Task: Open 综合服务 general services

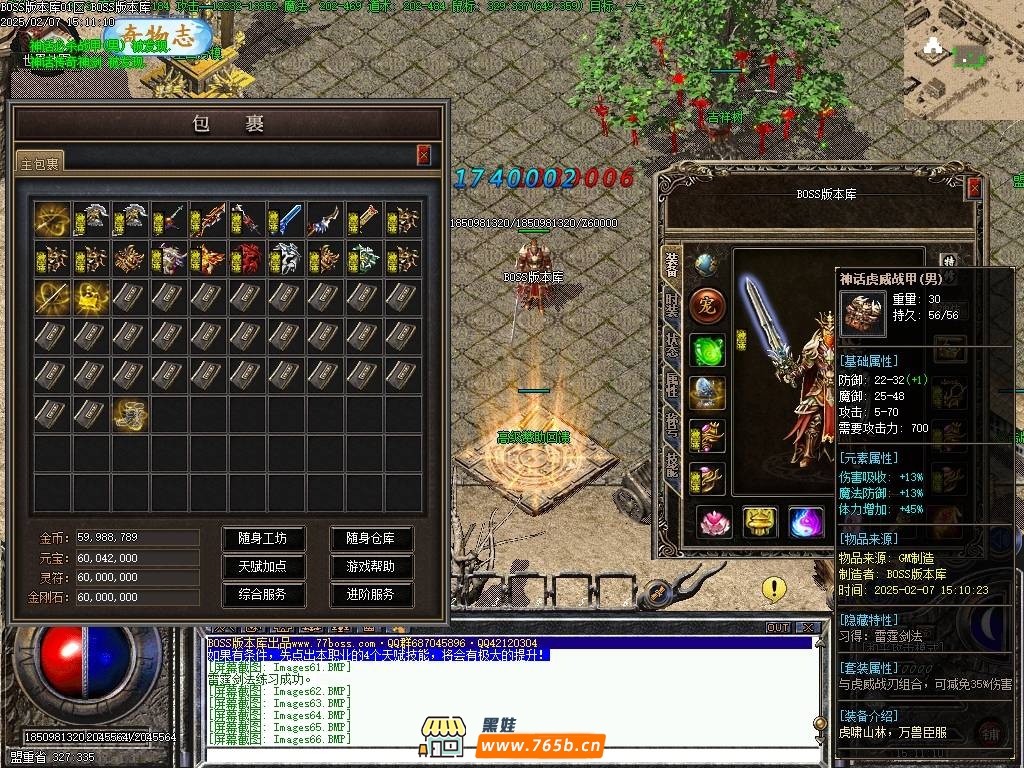Action: (262, 594)
